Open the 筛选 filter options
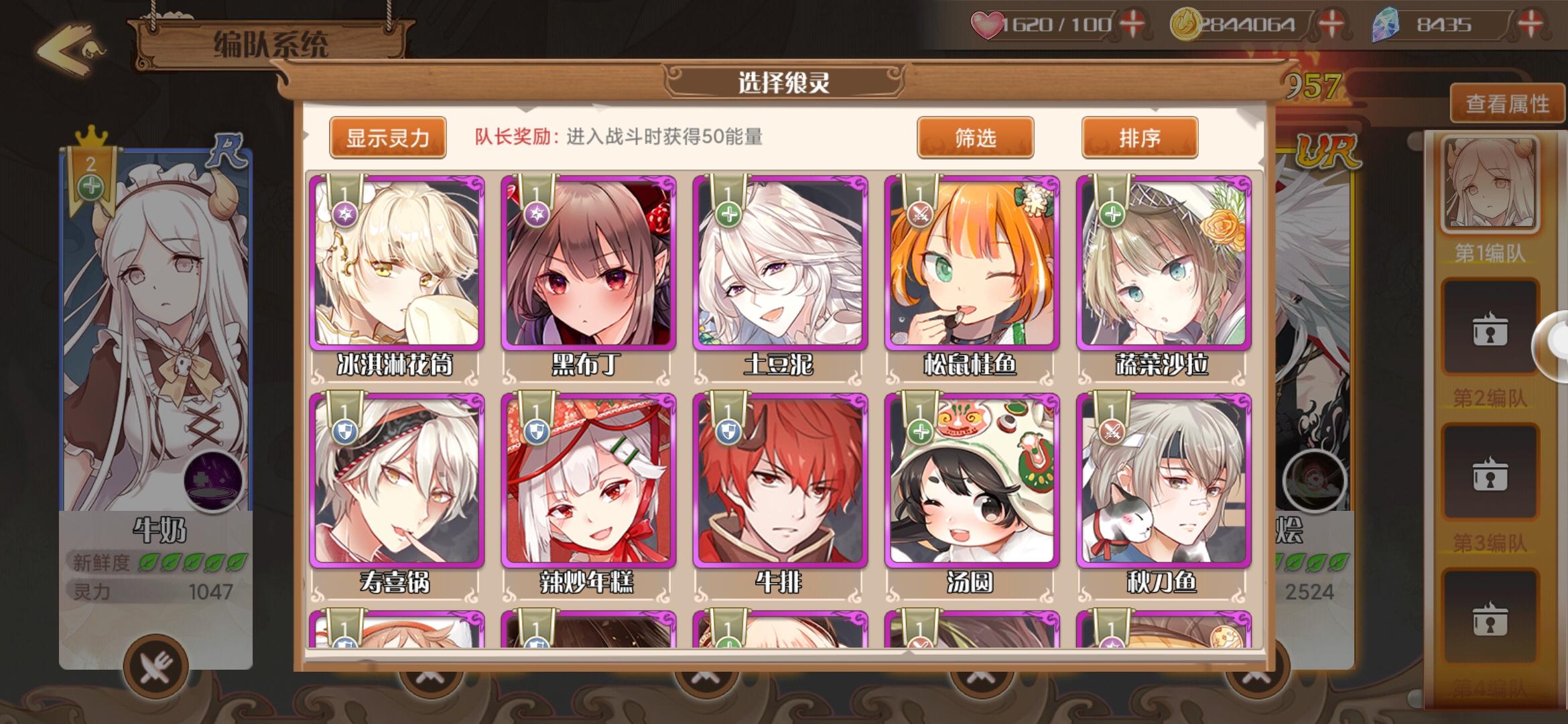The width and height of the screenshot is (1568, 724). [x=975, y=137]
